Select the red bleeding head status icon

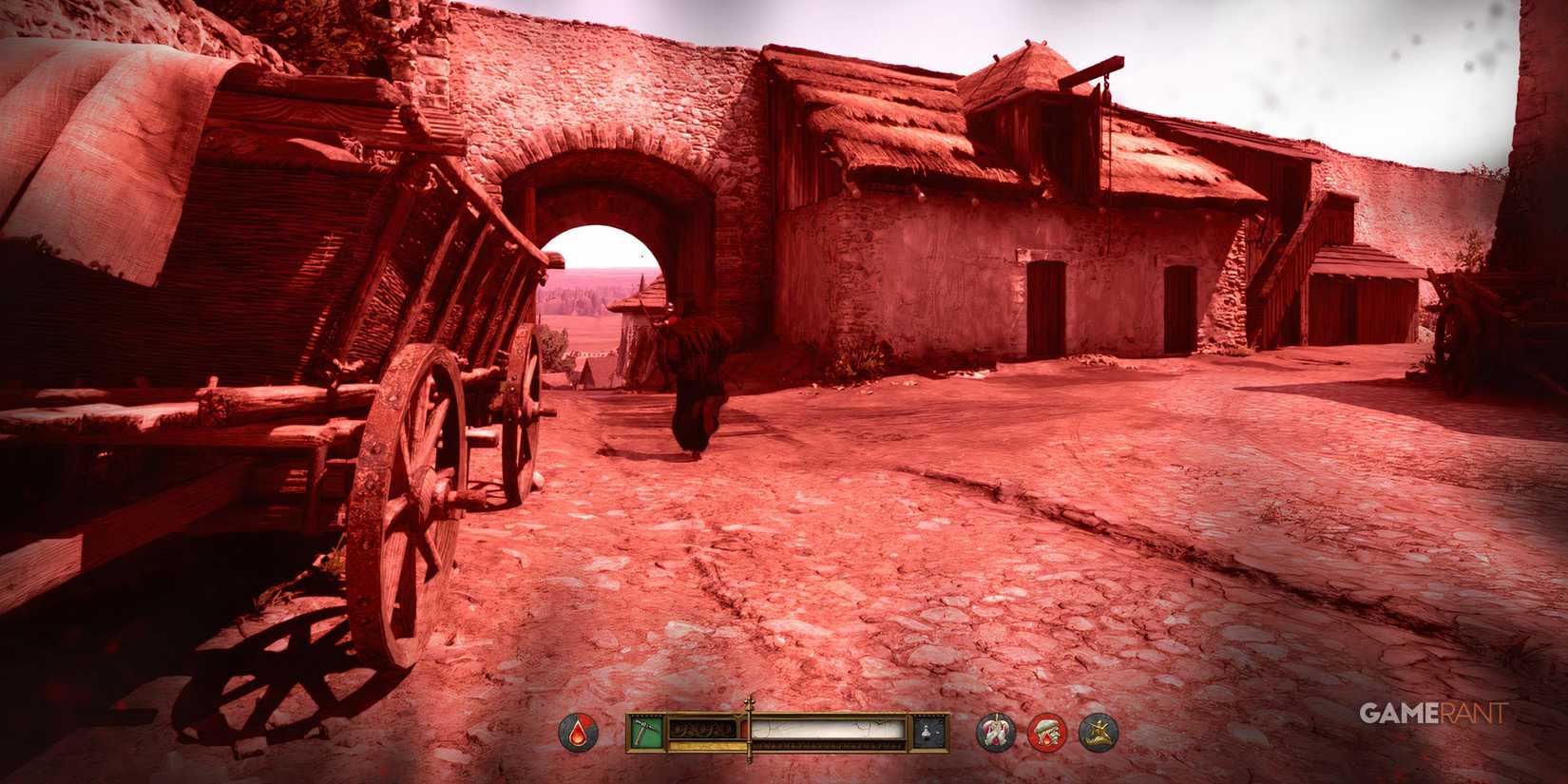point(1047,730)
